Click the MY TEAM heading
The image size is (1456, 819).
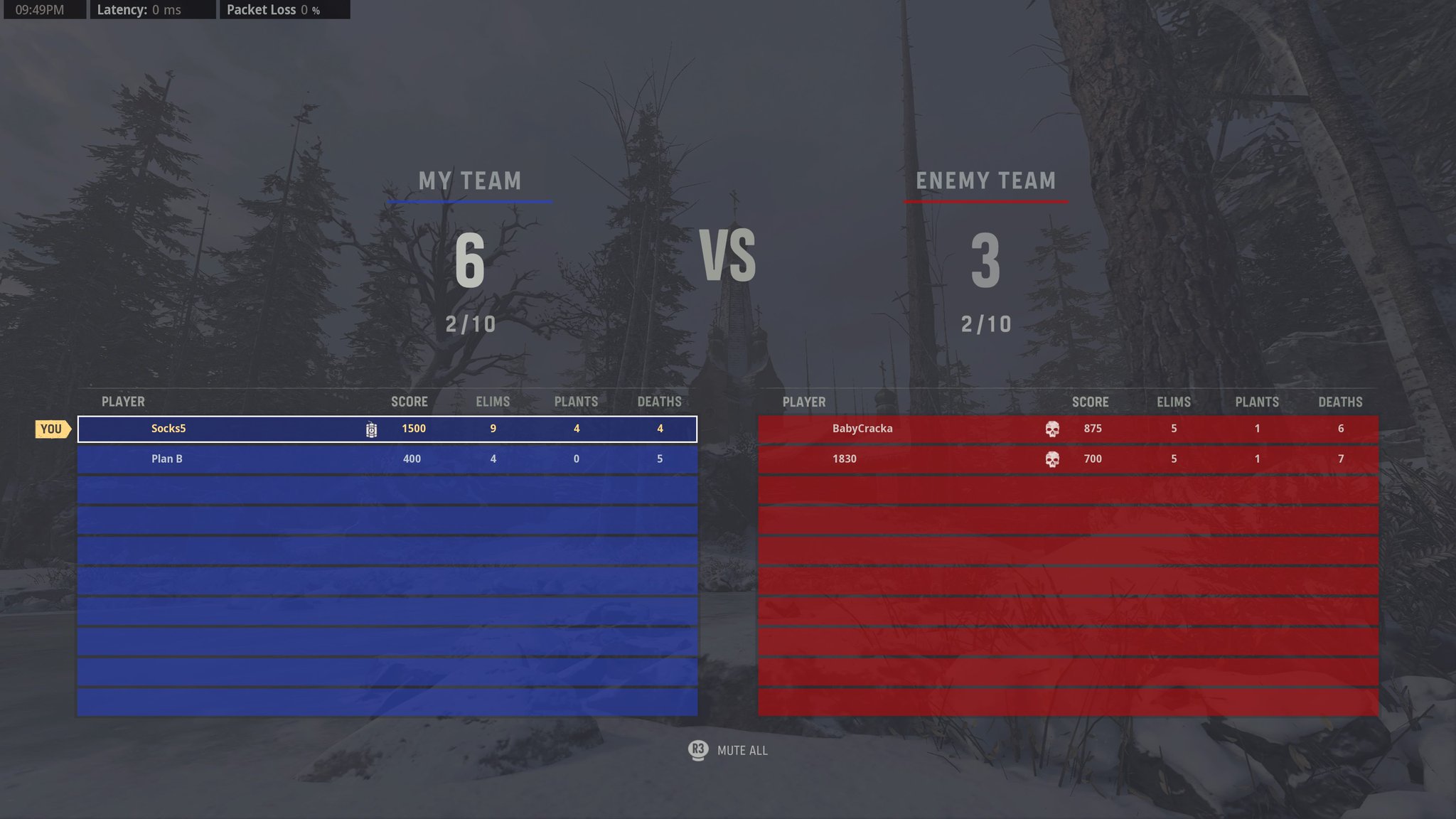pyautogui.click(x=469, y=181)
